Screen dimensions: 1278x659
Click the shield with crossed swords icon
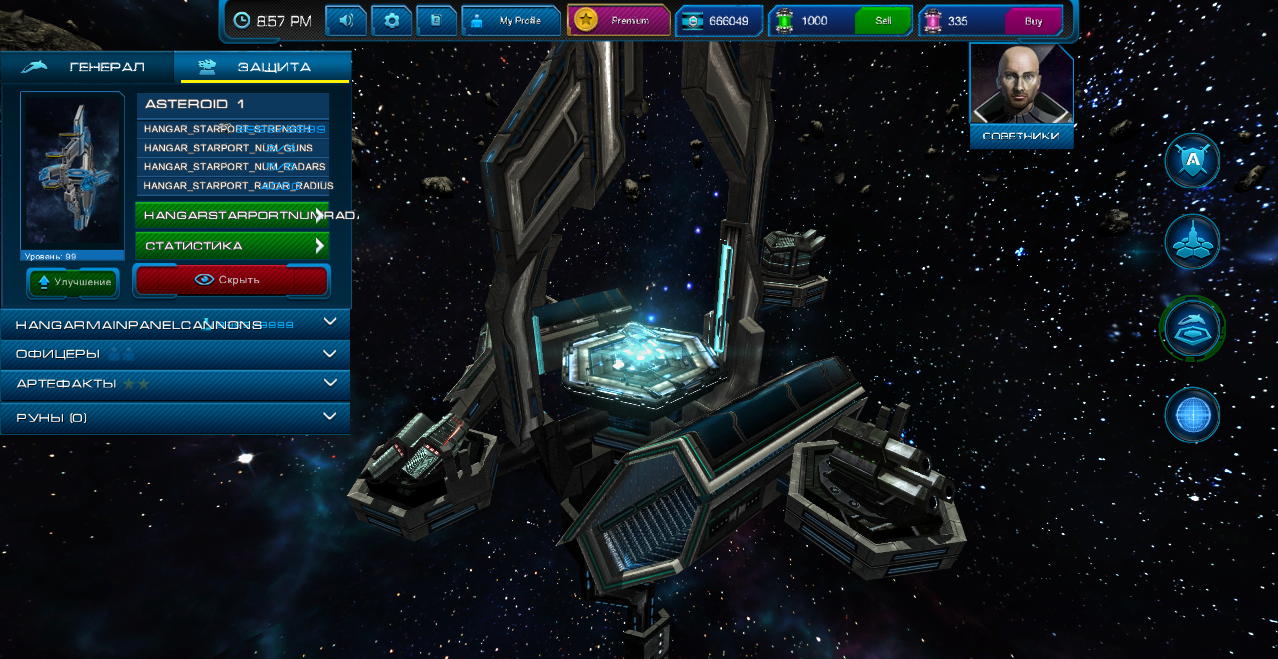point(1192,161)
